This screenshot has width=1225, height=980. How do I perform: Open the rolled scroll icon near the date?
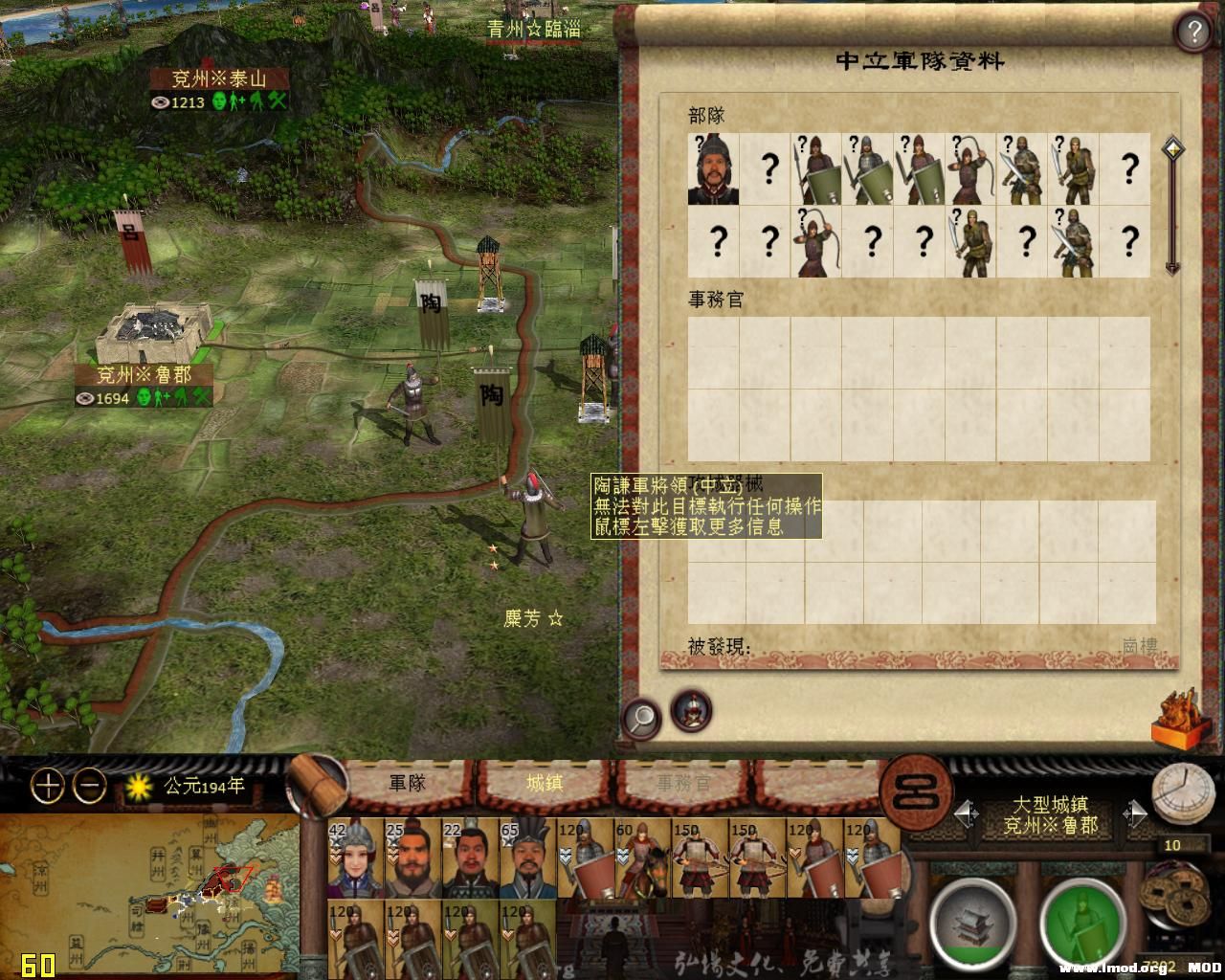[x=319, y=785]
